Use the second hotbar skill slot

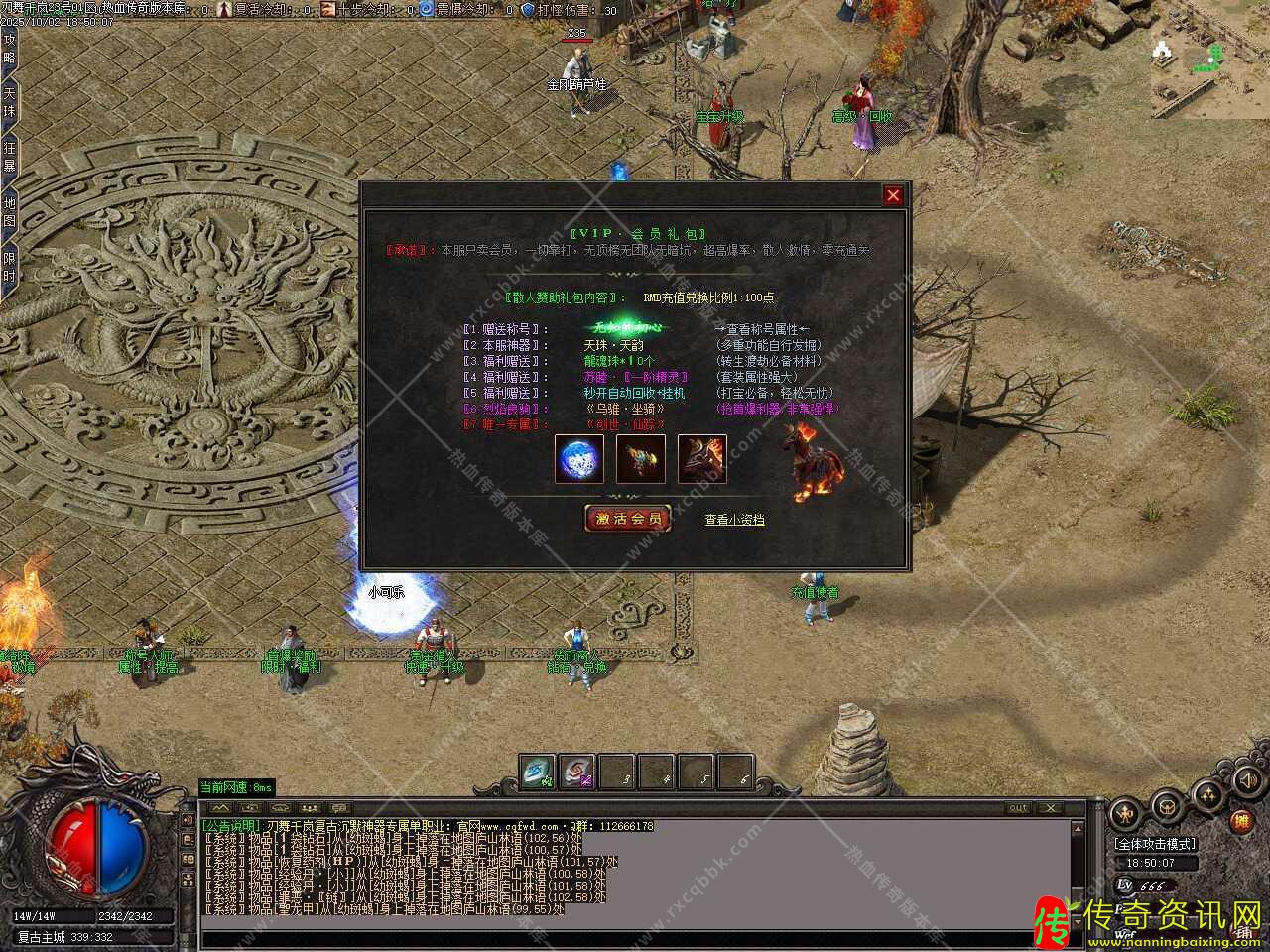[x=577, y=773]
